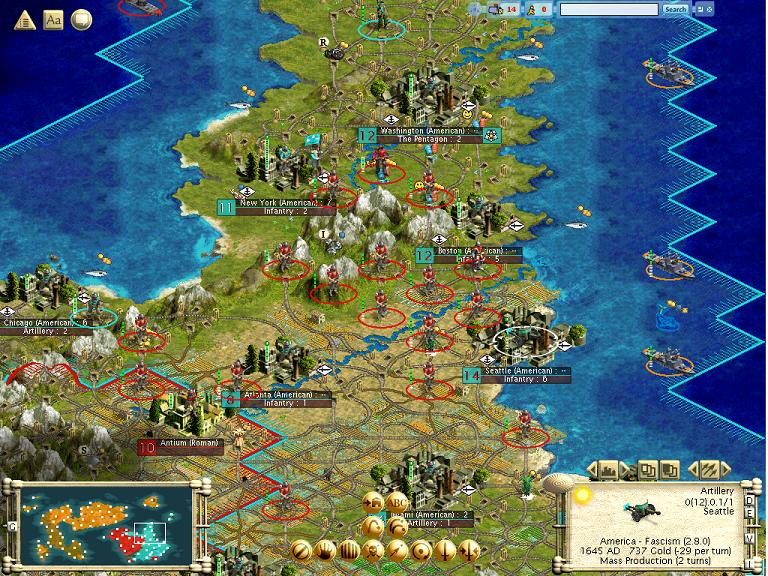Open the Civilopedia 'Aa' book icon
The height and width of the screenshot is (576, 768).
(53, 18)
